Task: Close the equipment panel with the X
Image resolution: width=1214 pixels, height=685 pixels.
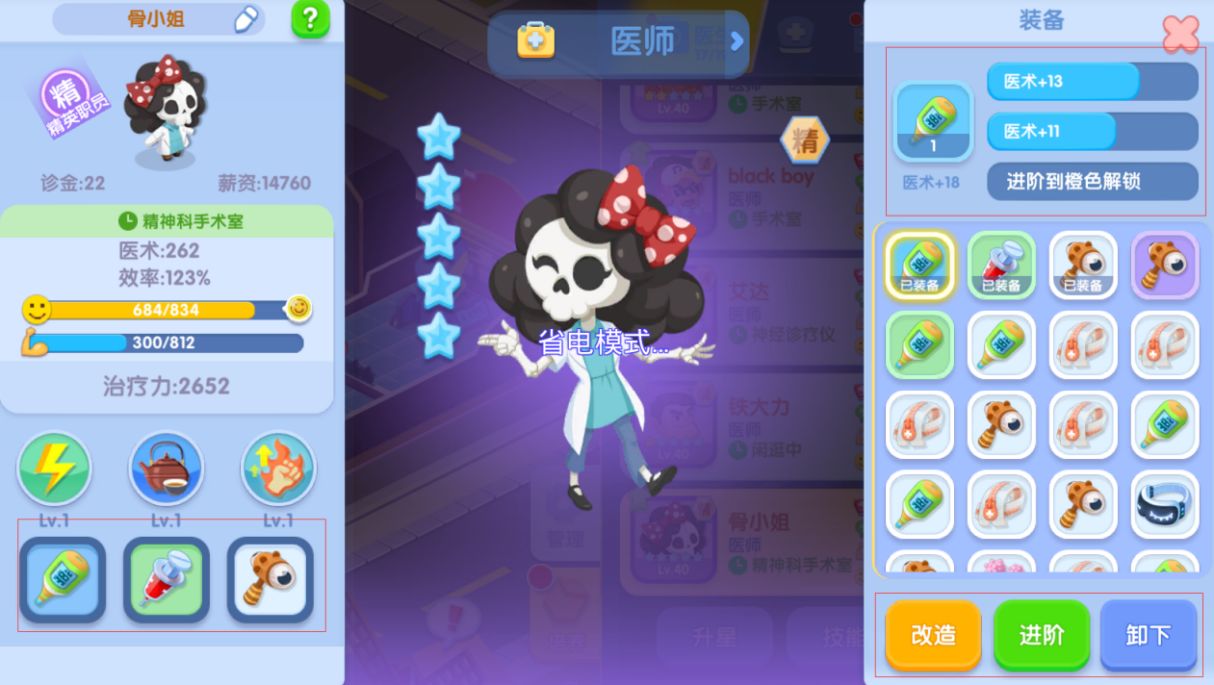Action: [1180, 34]
